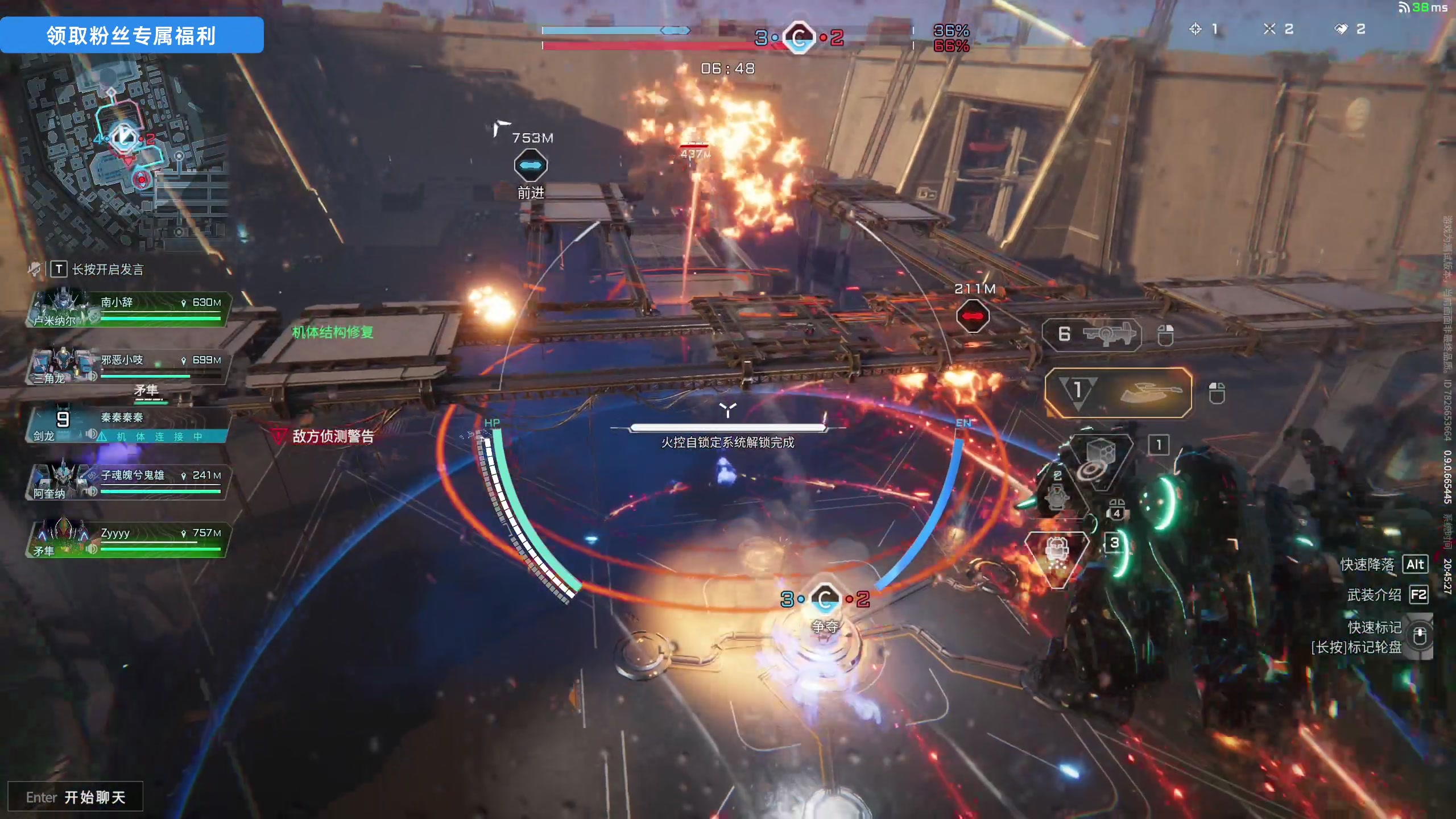Click the red enemy marker at 211M

pos(973,316)
